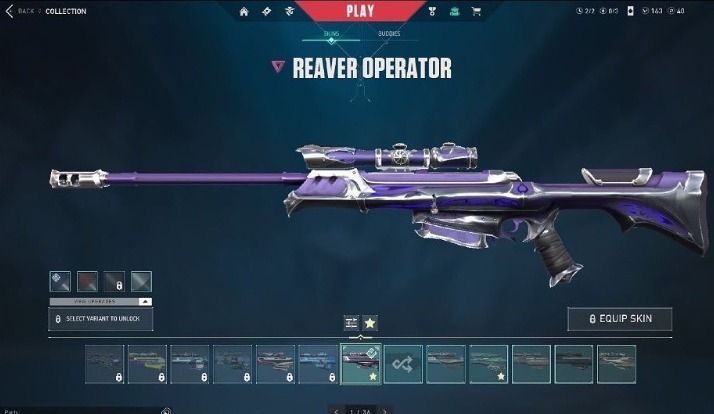
Task: Choose the locked green-yellow Operator skin thumbnail
Action: 147,364
